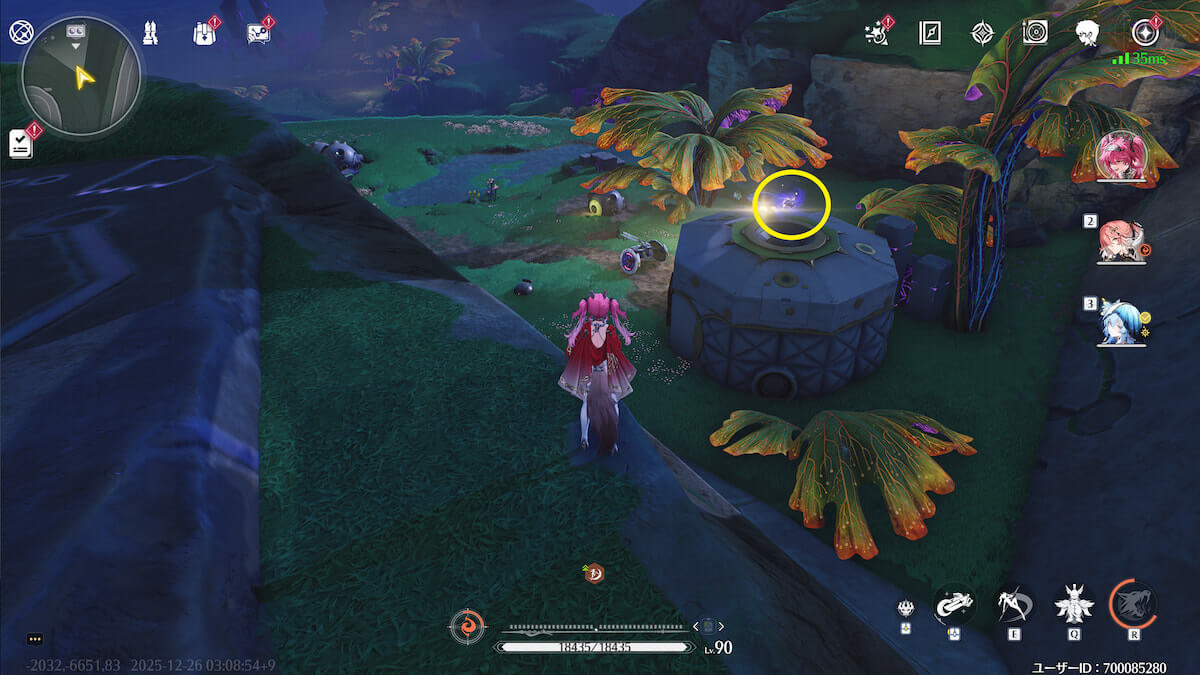Open the circular minimap
Screen dimensions: 1200x675
(81, 76)
